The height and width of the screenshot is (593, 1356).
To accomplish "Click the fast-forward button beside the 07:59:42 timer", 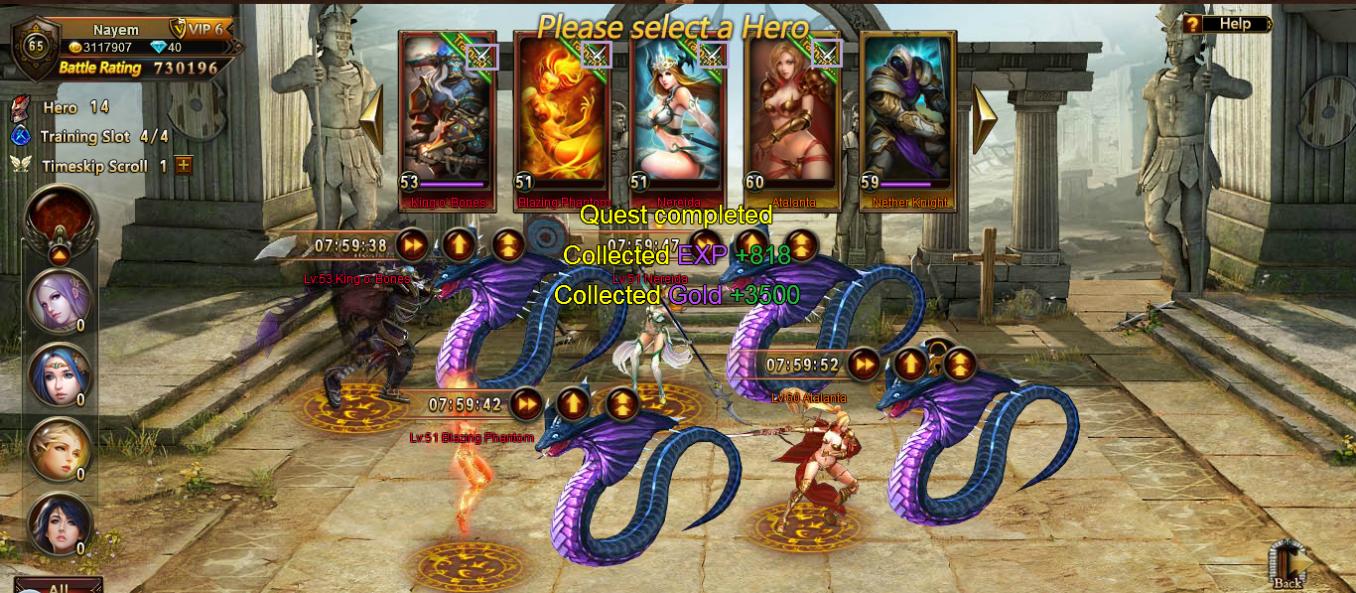I will pos(525,404).
